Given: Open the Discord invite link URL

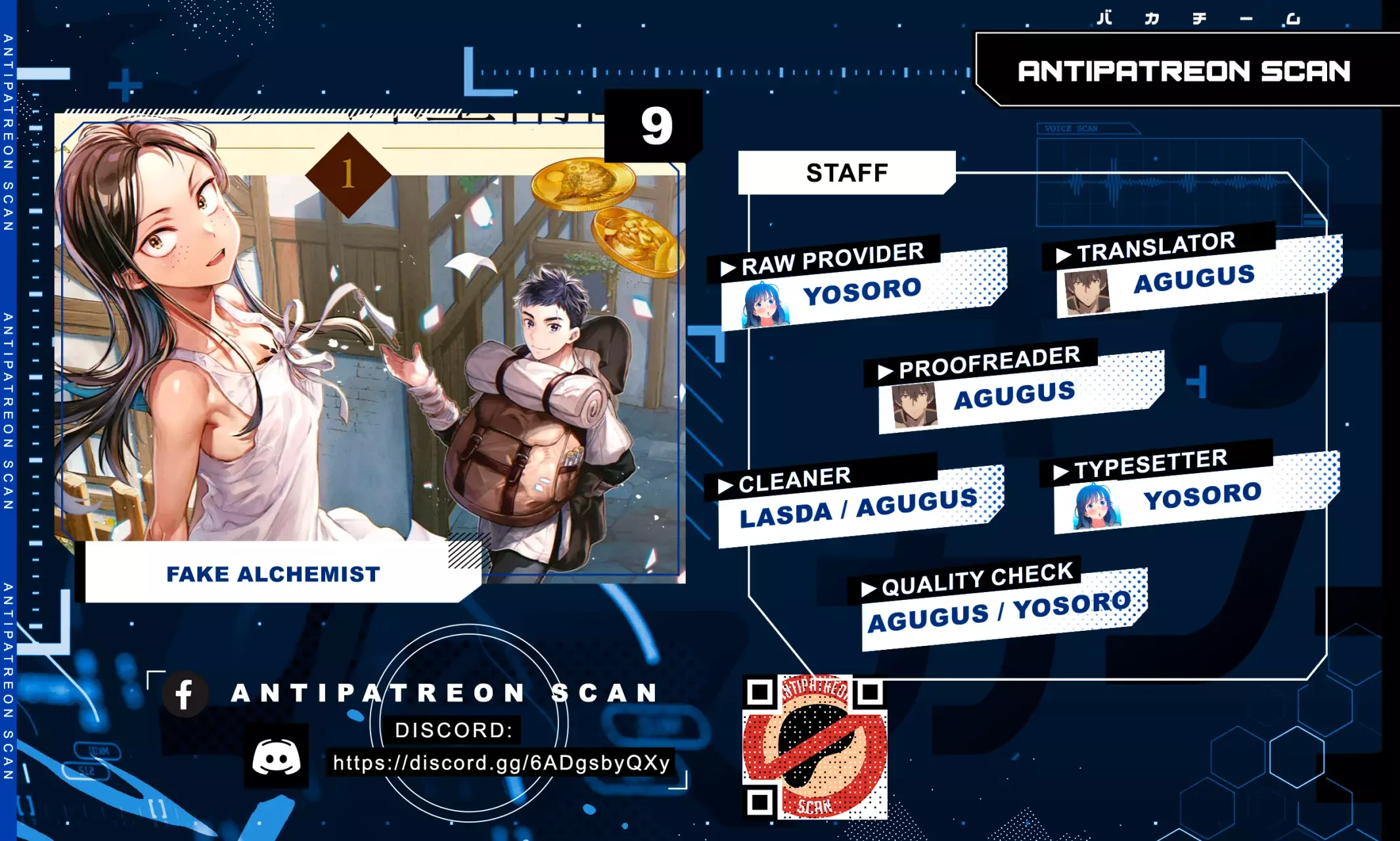Looking at the screenshot, I should pyautogui.click(x=501, y=763).
